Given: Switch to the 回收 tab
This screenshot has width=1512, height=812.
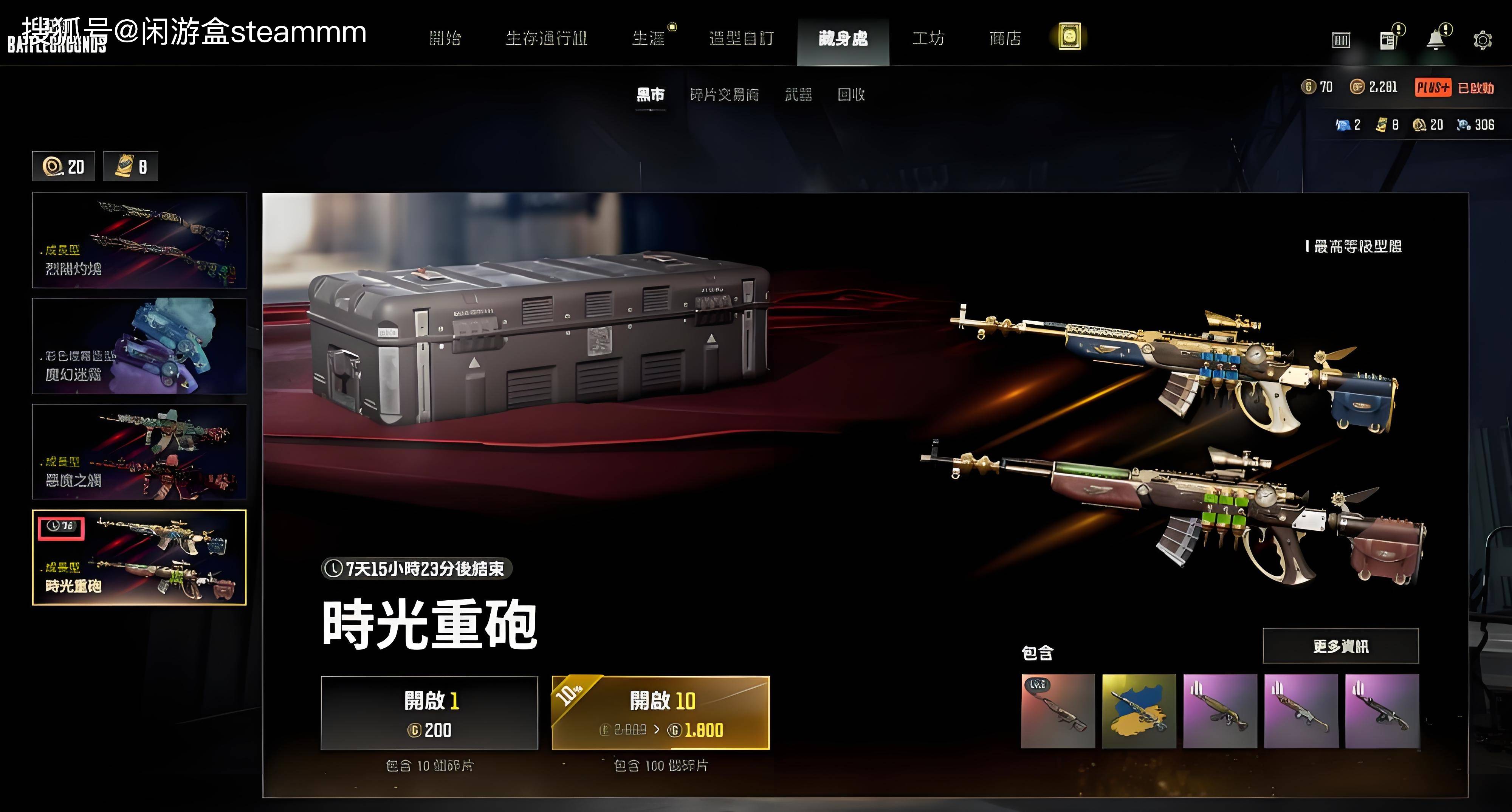Looking at the screenshot, I should [852, 95].
